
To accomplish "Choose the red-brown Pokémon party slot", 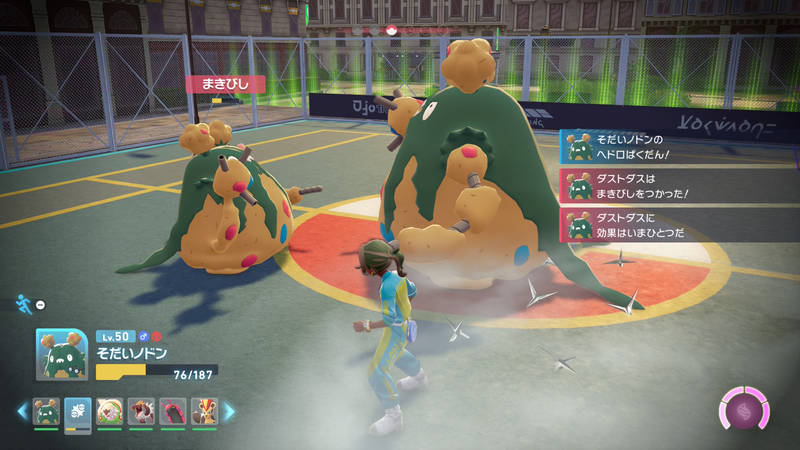I will 142,412.
